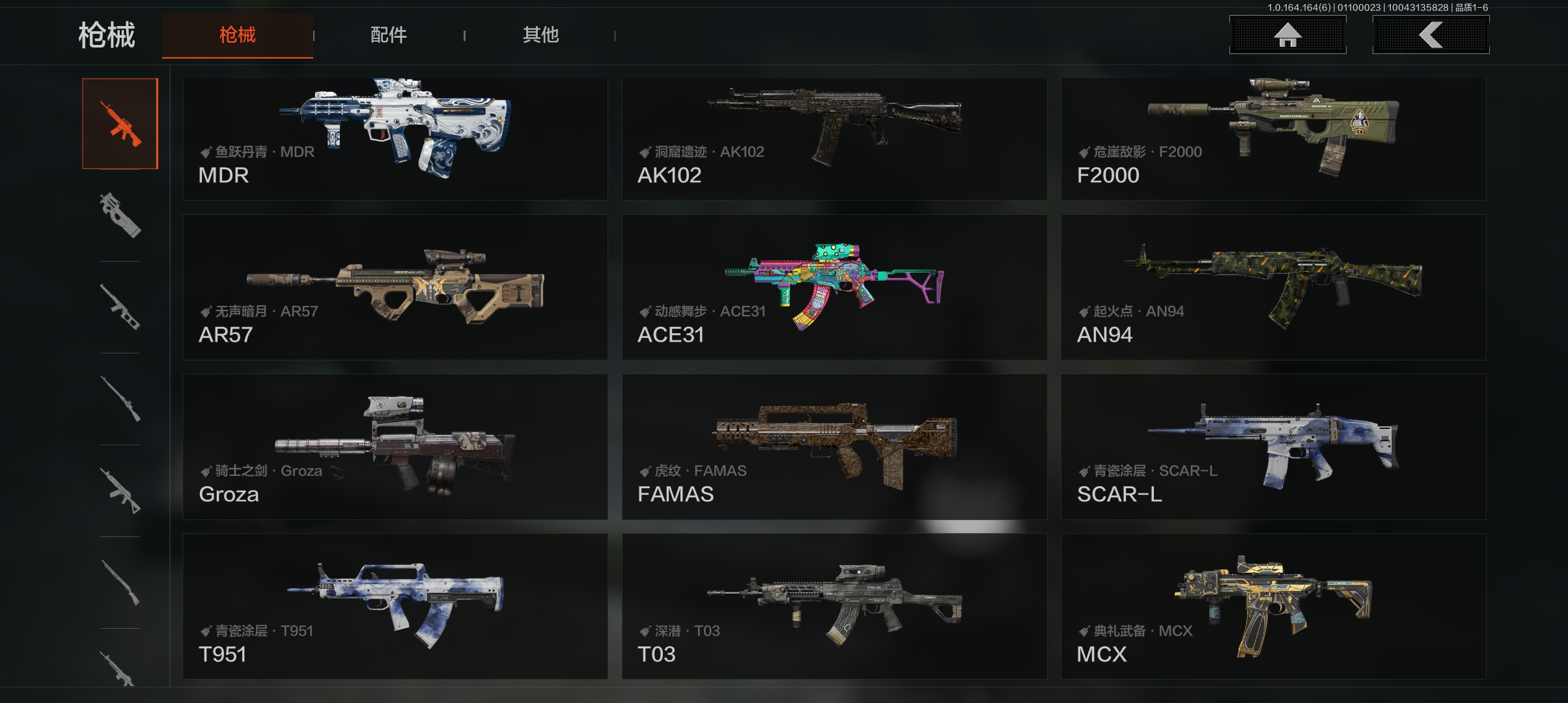Screen dimensions: 1568x703
Task: Open the 其他 tab
Action: tap(540, 35)
